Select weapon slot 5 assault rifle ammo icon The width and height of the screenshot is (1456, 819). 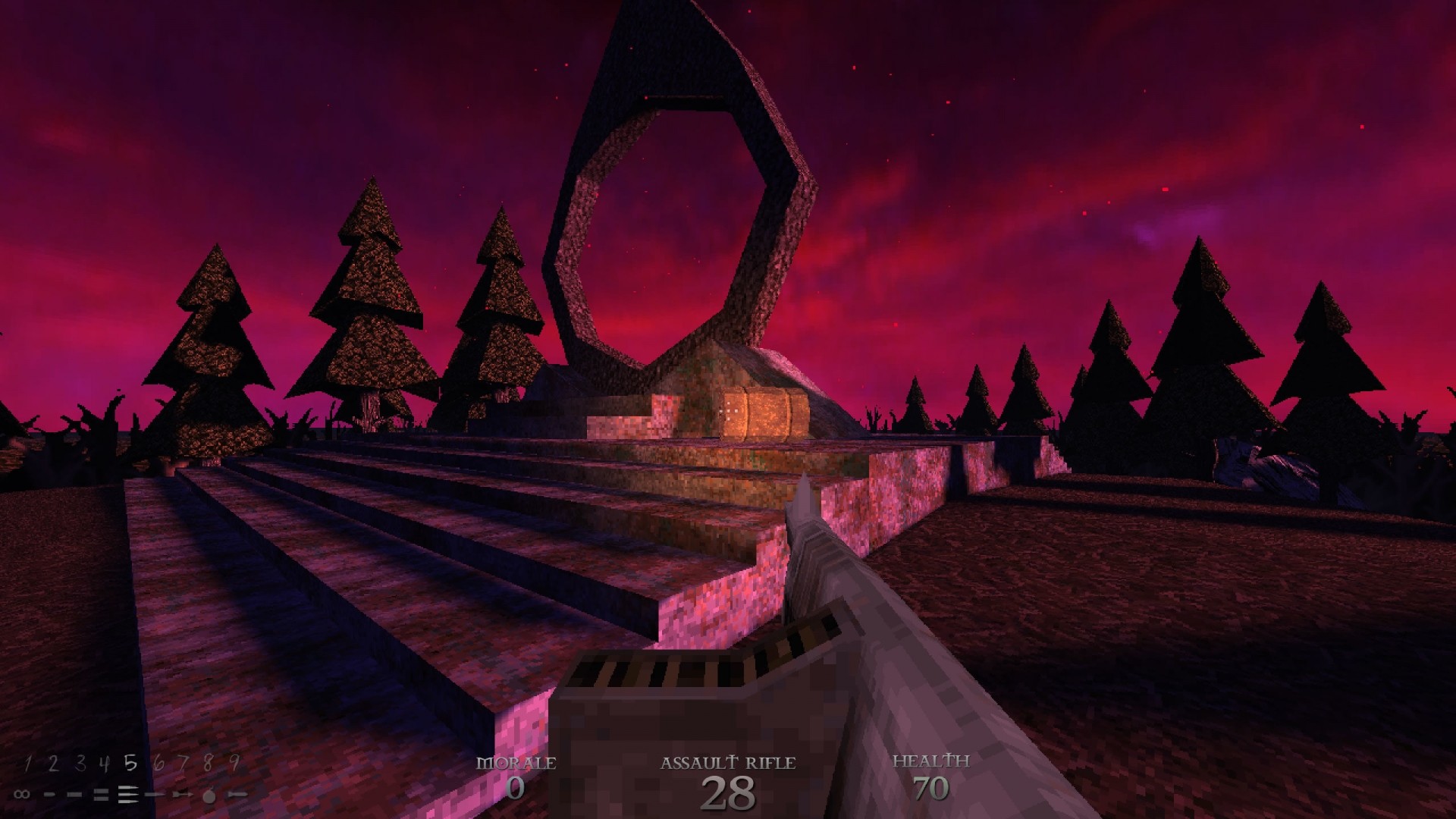coord(127,794)
